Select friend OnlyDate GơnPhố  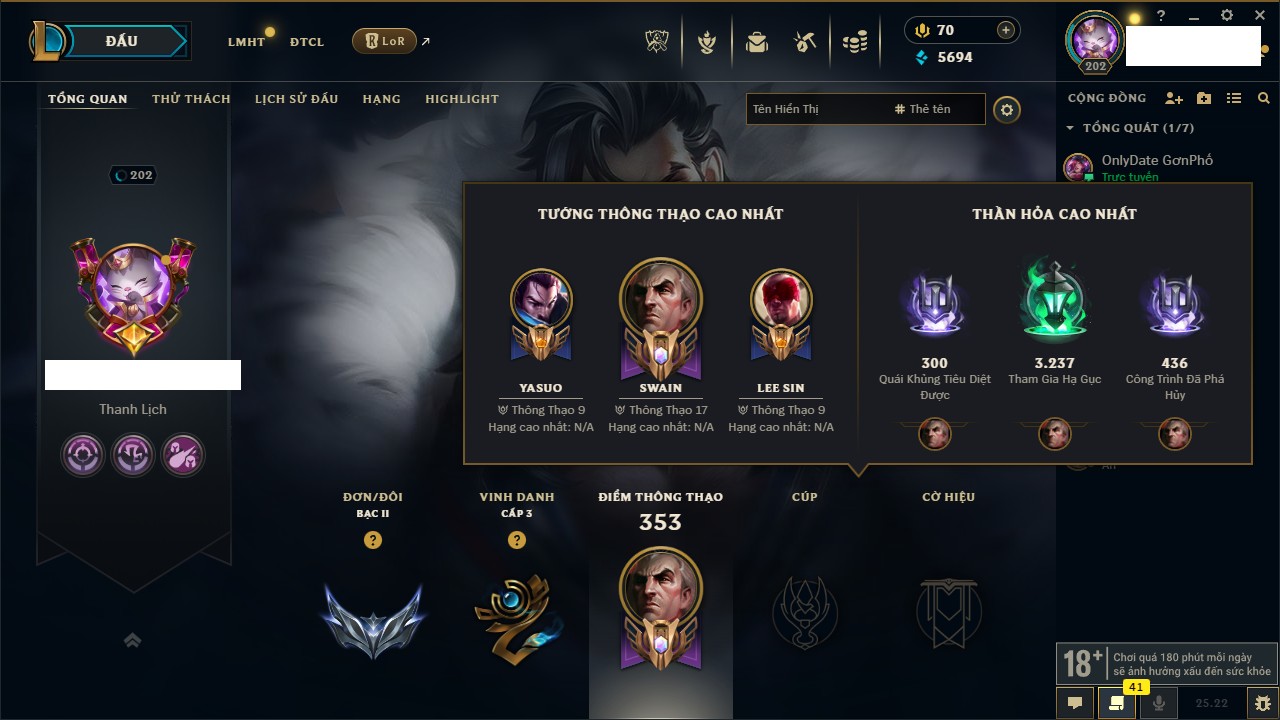[x=1156, y=160]
